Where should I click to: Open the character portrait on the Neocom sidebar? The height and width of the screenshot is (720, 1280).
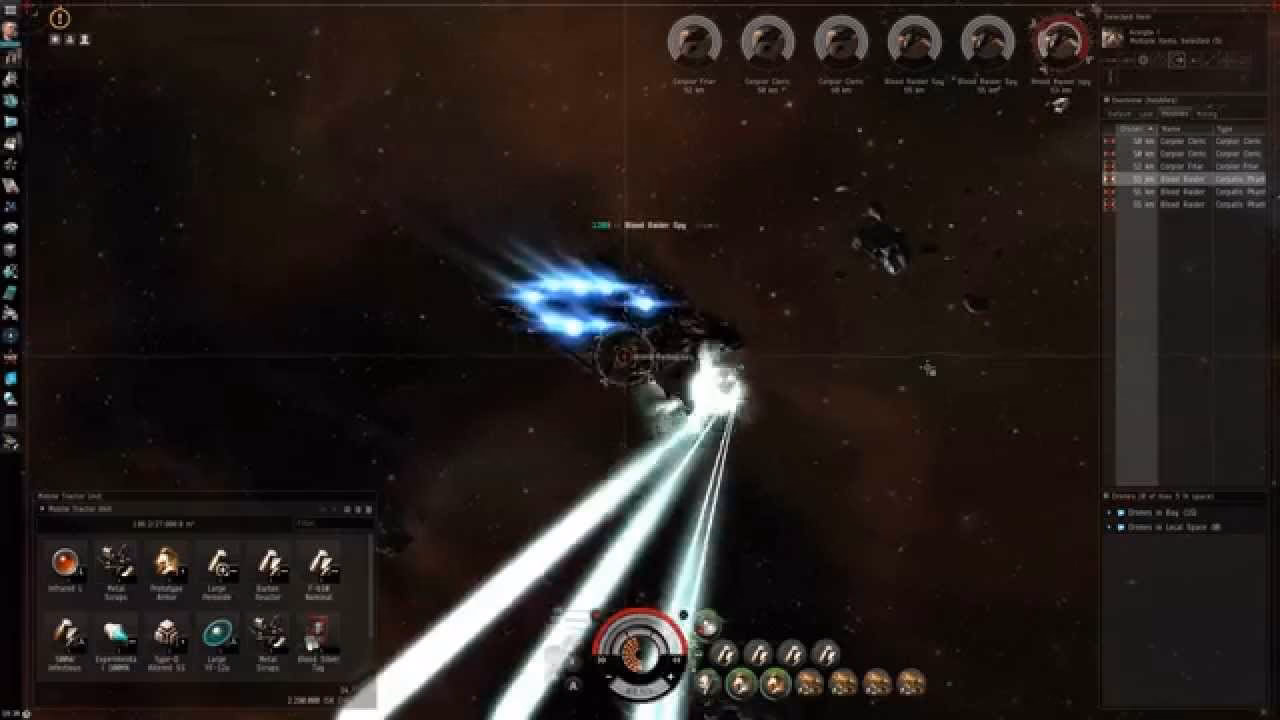point(10,33)
